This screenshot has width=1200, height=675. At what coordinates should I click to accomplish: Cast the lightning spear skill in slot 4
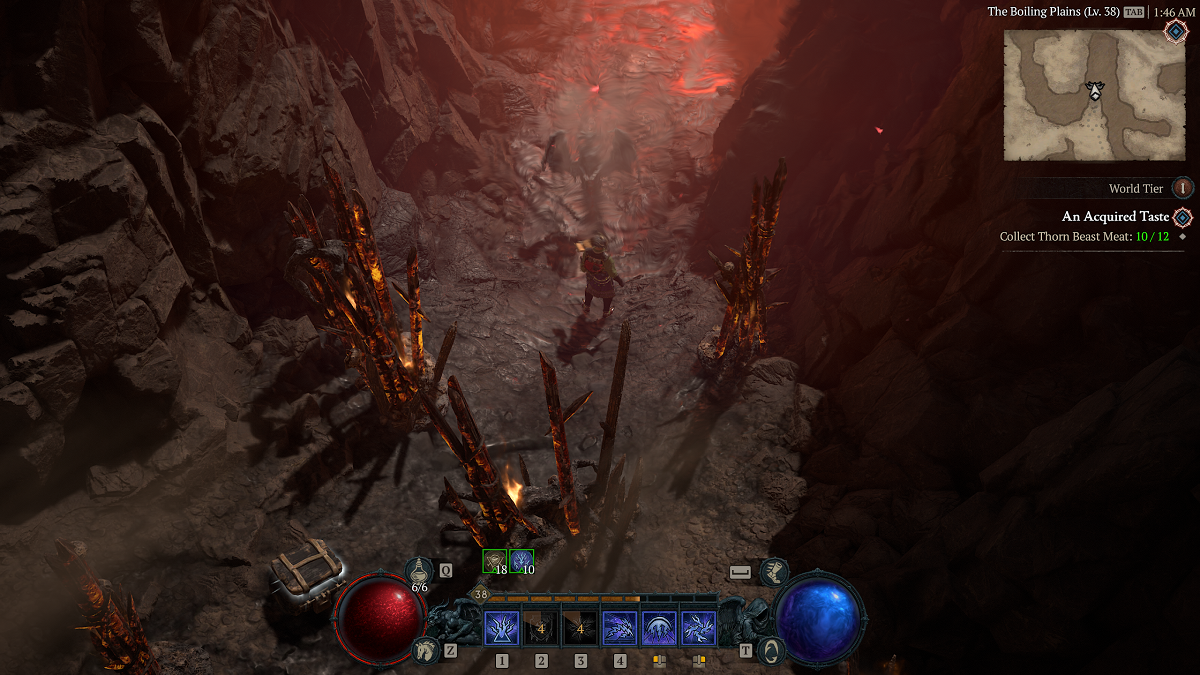620,629
